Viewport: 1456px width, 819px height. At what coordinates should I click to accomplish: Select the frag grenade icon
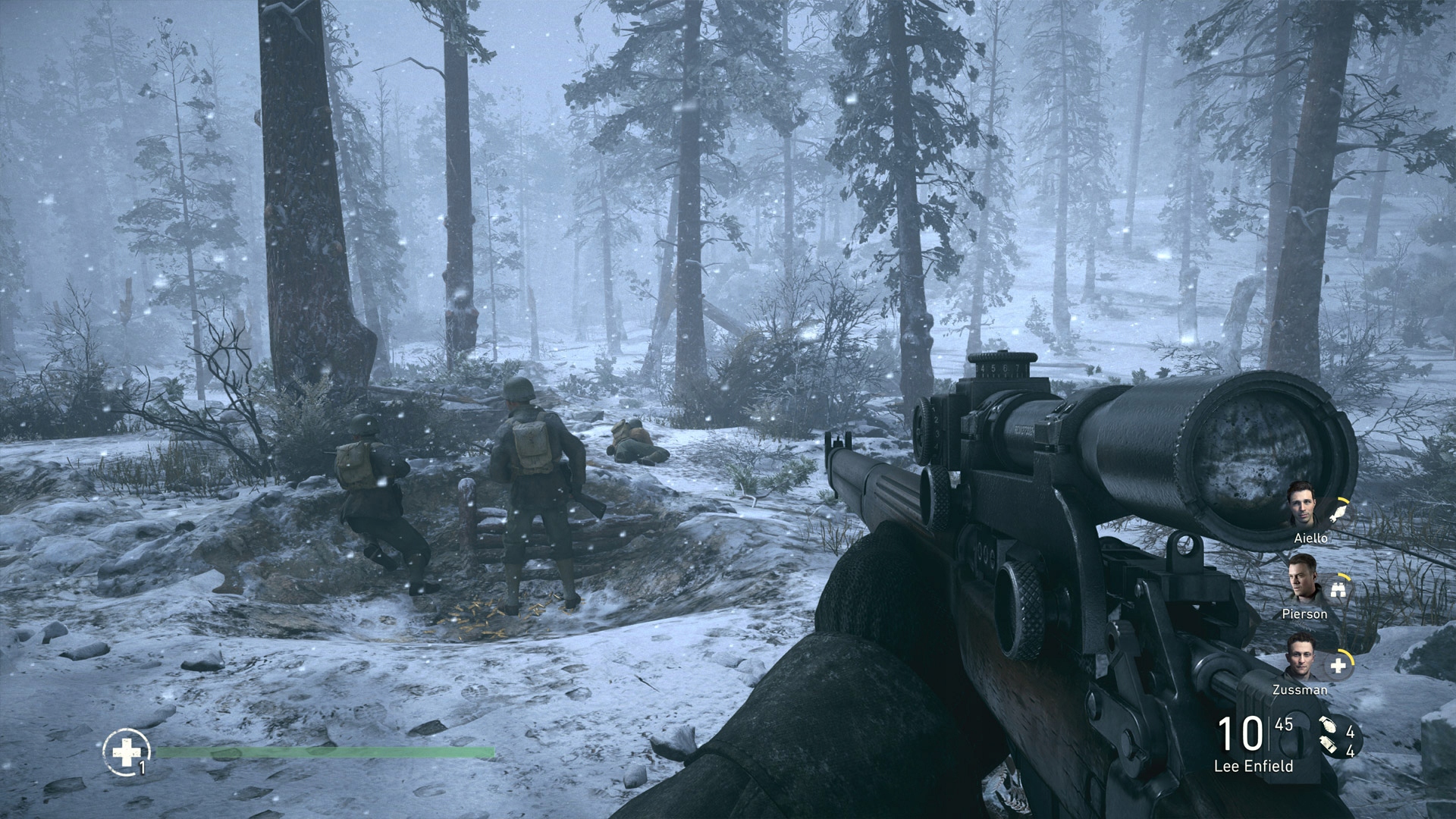[x=1327, y=726]
